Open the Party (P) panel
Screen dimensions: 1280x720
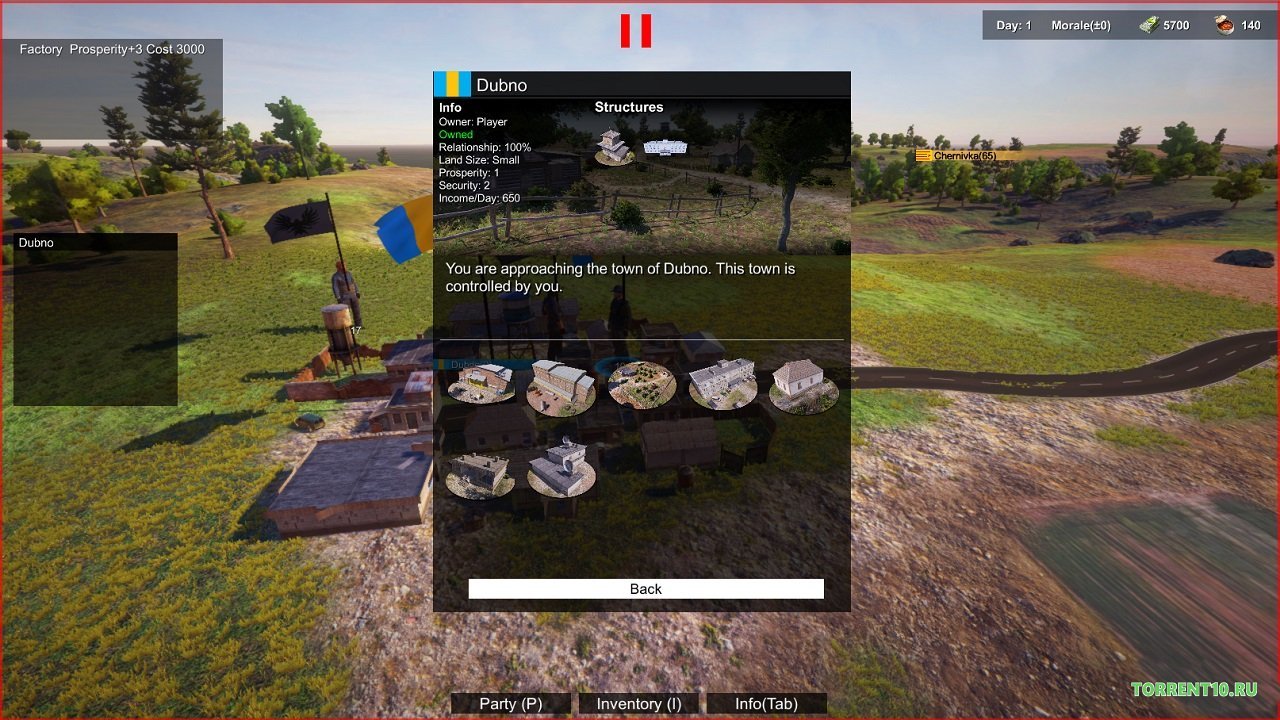[510, 703]
